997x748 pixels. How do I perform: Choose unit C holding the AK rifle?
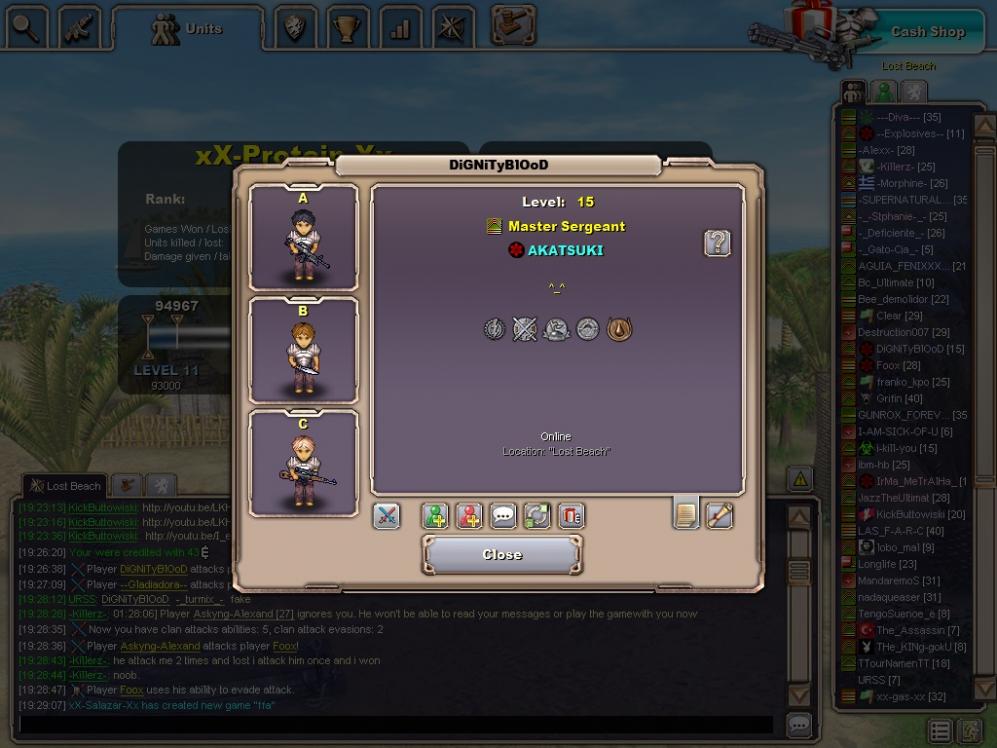304,464
